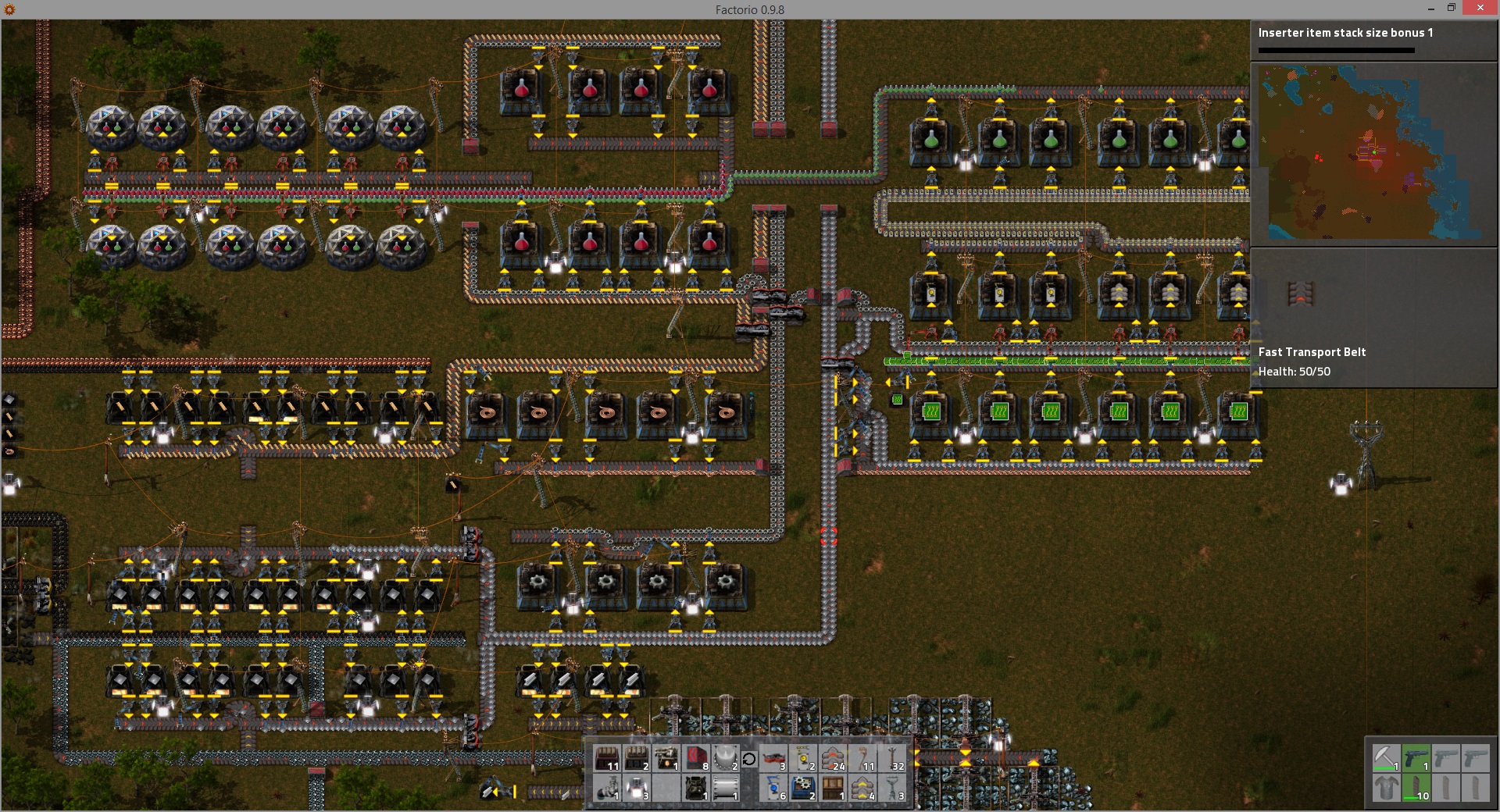Click the minimap in the top right
Image resolution: width=1500 pixels, height=812 pixels.
(x=1373, y=154)
